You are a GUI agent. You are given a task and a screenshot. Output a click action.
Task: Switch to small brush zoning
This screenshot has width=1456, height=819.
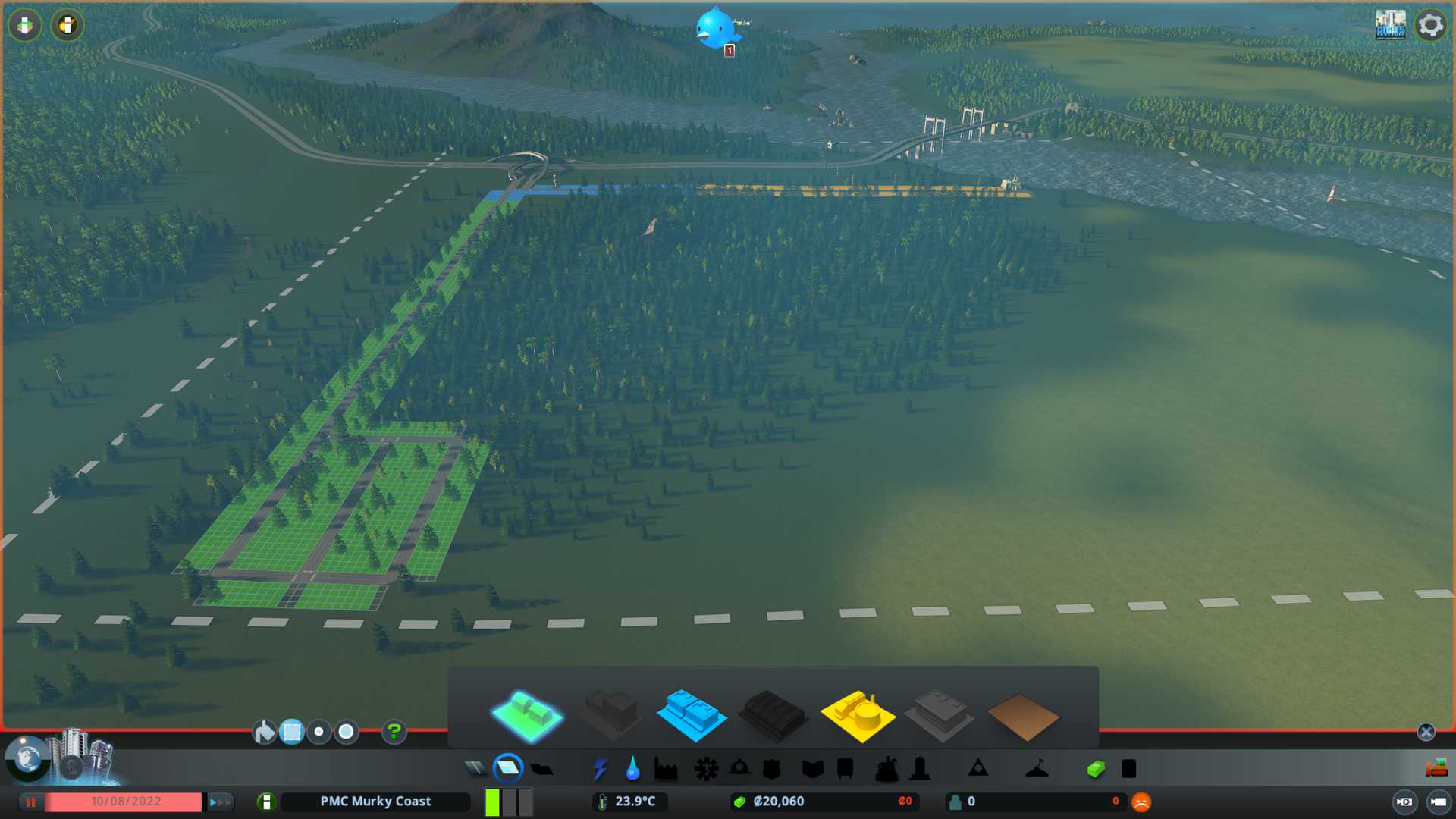(319, 732)
